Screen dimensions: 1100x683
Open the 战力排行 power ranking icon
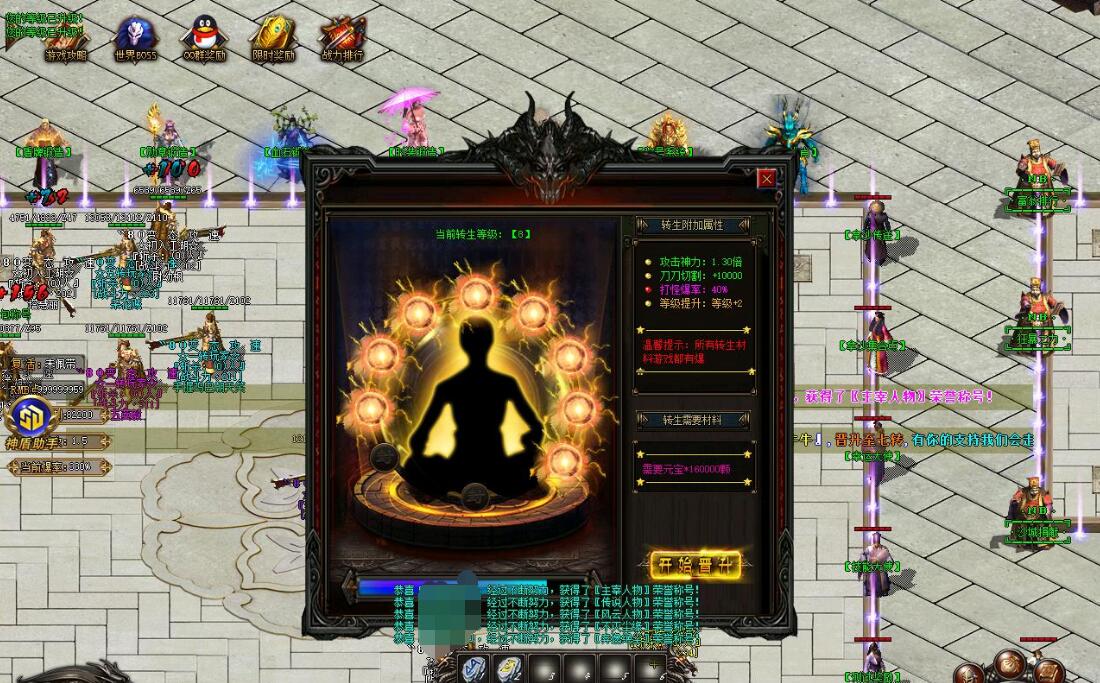[x=342, y=38]
